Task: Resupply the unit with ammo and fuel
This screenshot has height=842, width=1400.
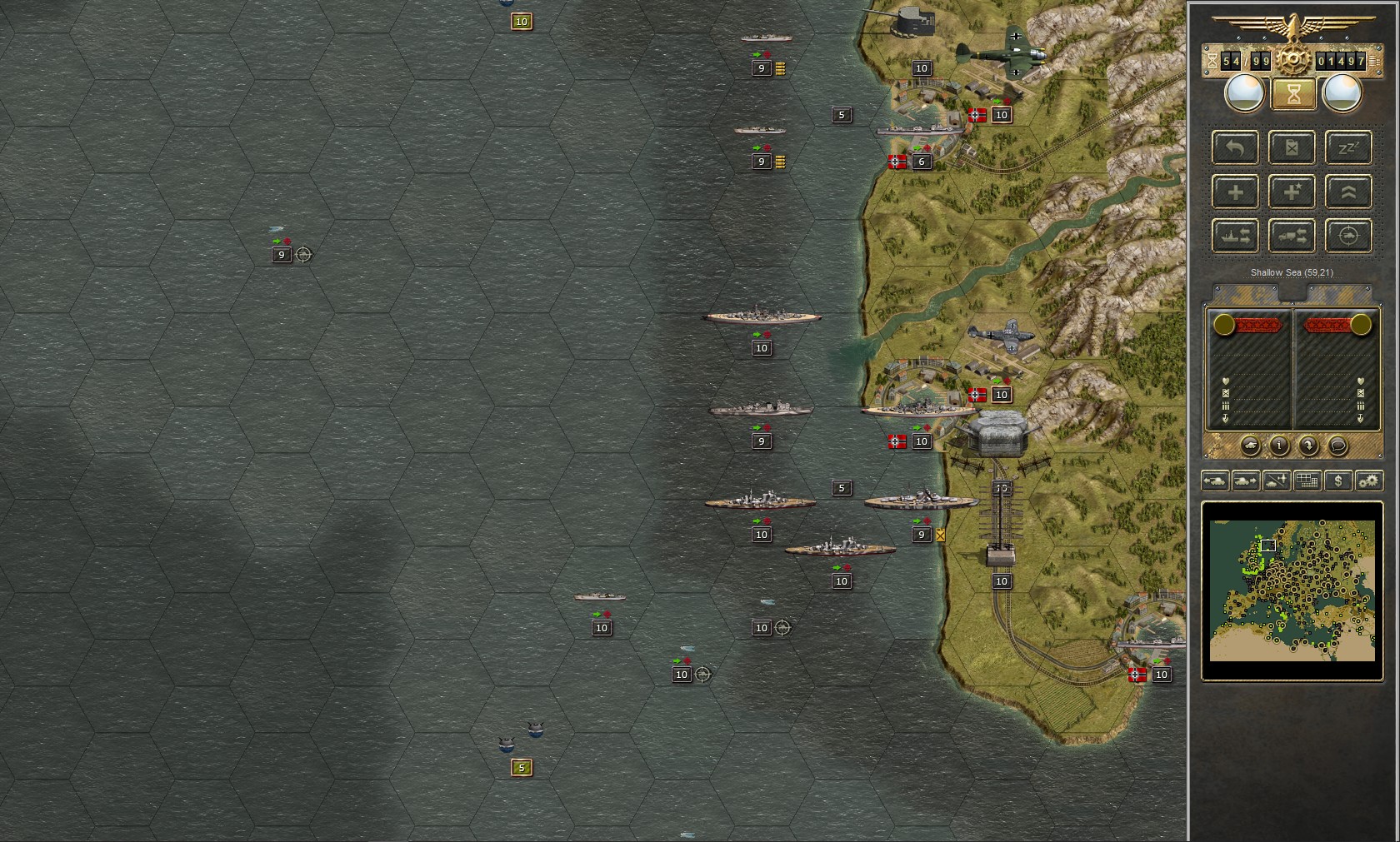Action: click(x=1292, y=147)
